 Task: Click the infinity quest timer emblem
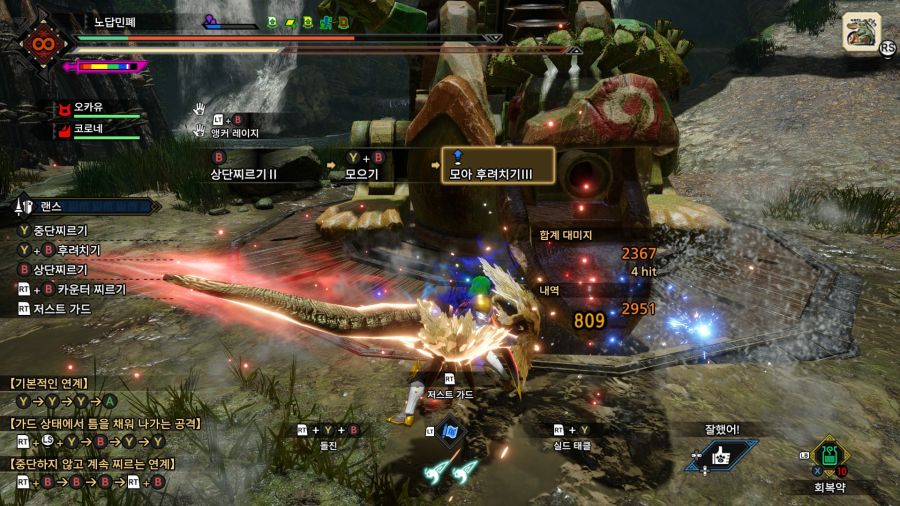click(x=42, y=43)
